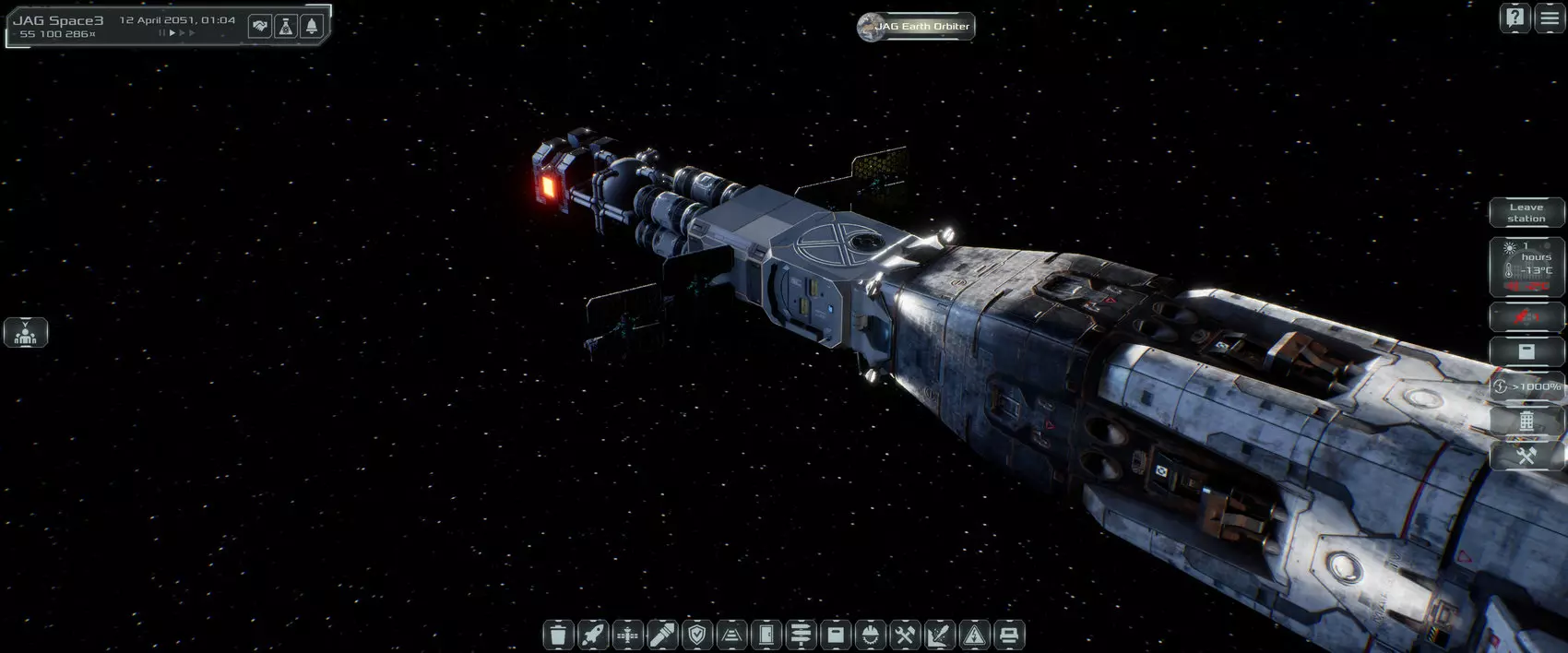Open the handshake contracts icon

click(260, 27)
